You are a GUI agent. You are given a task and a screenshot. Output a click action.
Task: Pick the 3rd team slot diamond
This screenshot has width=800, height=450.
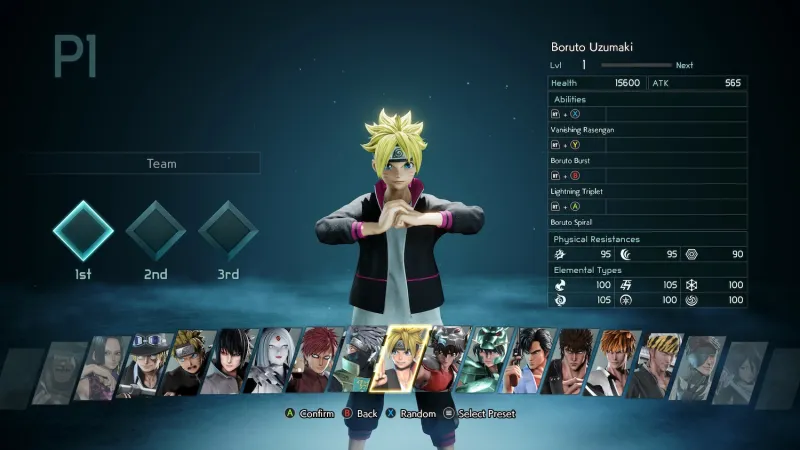pos(228,231)
